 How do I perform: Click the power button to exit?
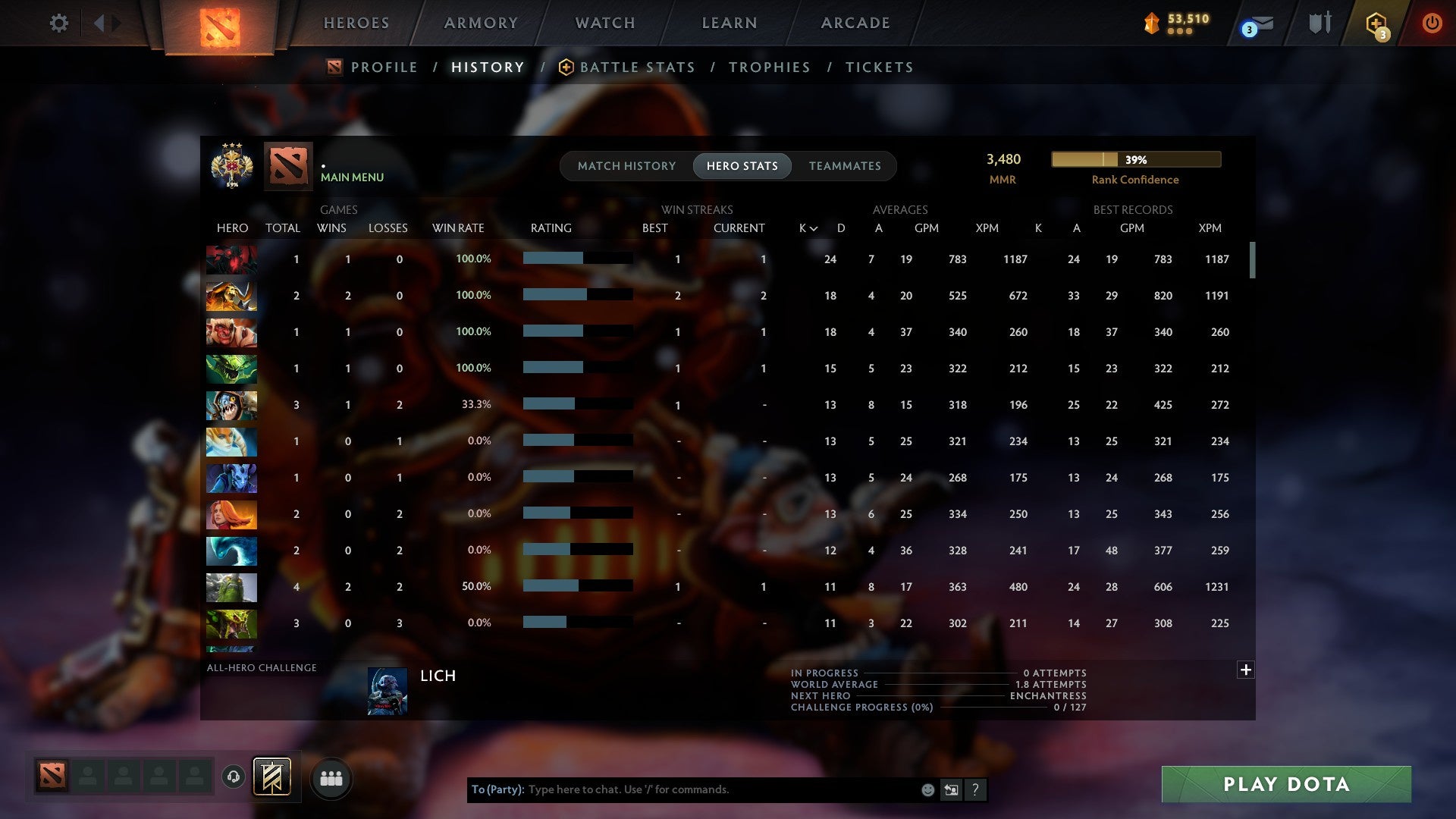pyautogui.click(x=1432, y=23)
